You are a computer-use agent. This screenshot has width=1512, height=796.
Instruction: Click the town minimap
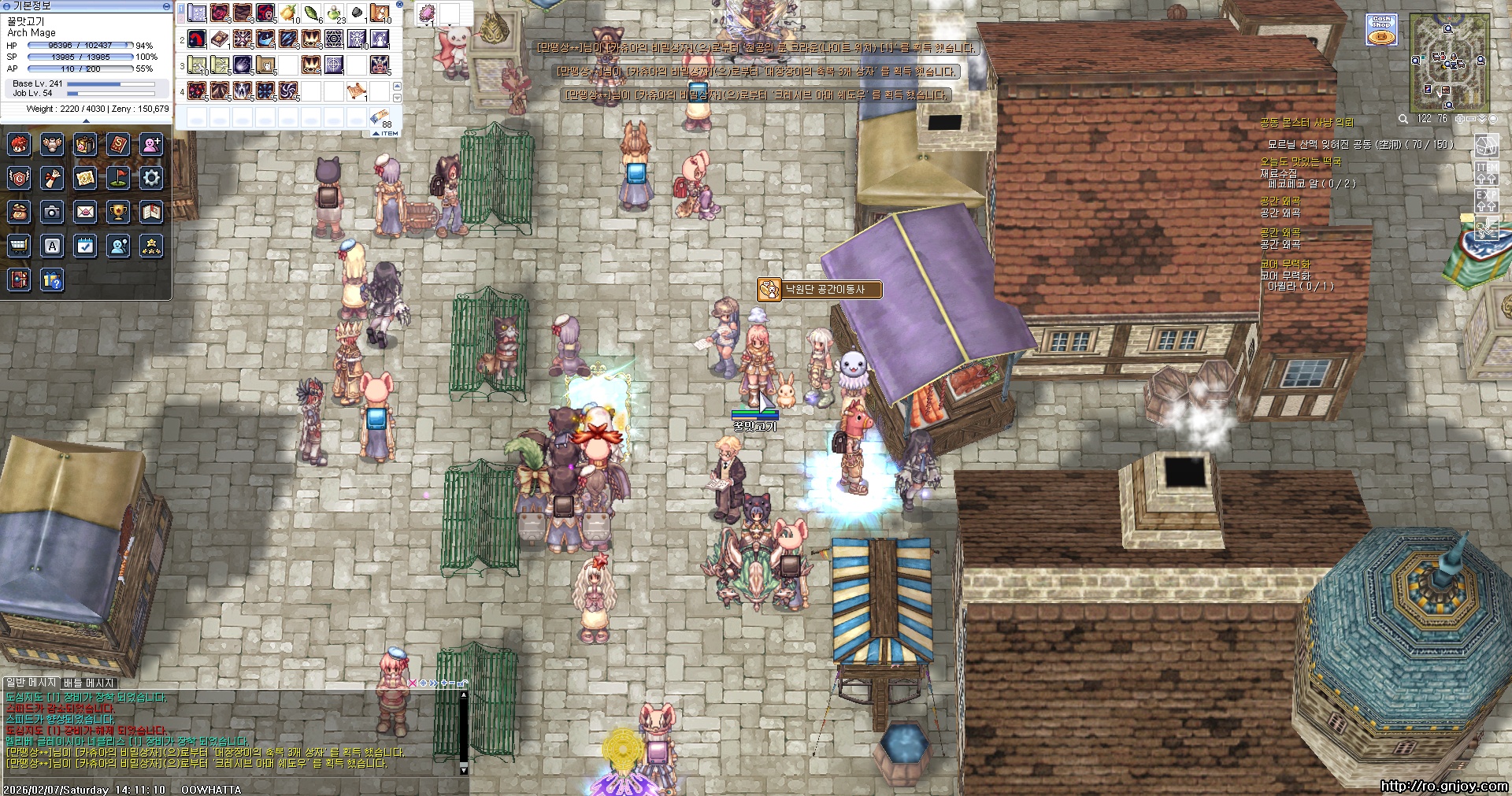(x=1448, y=61)
